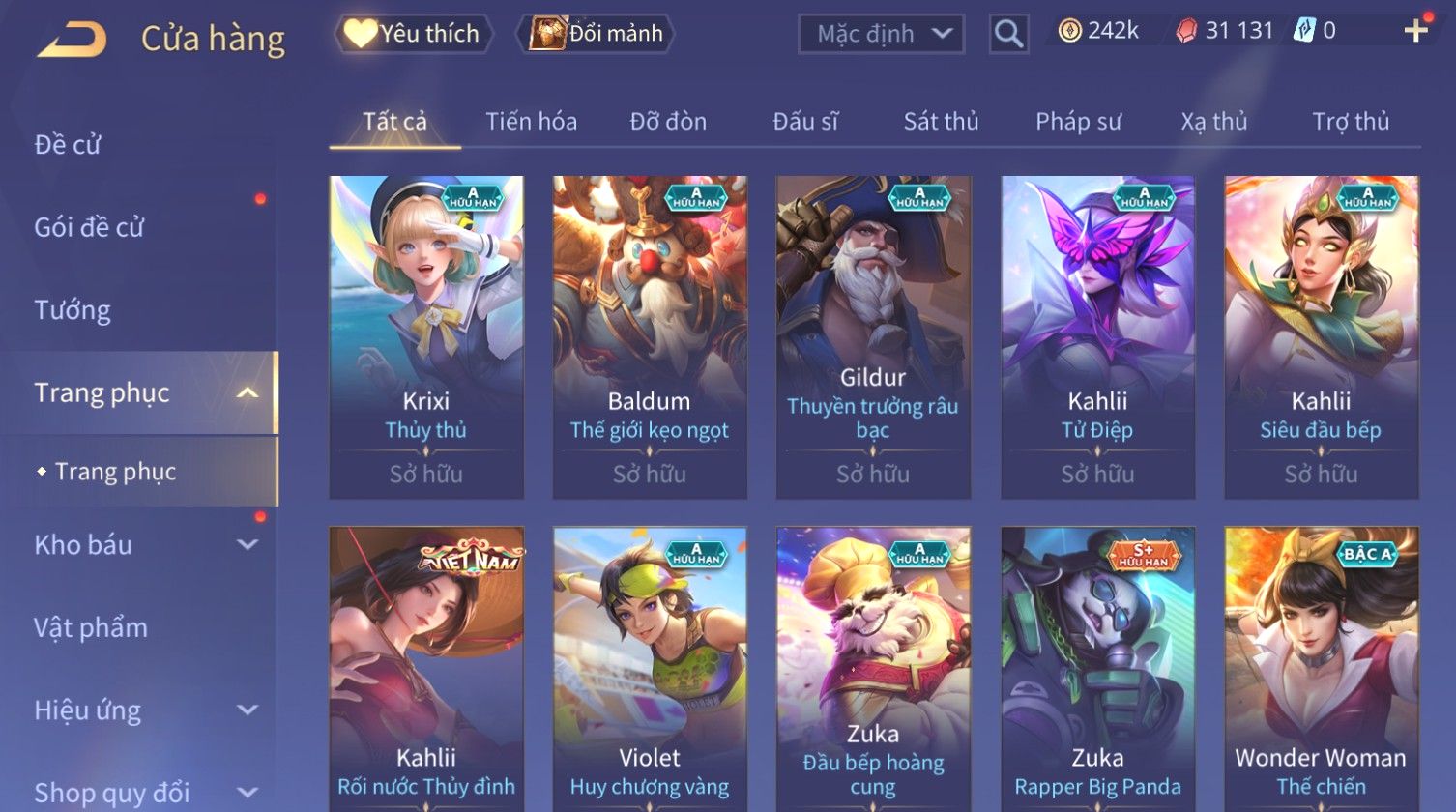
Task: Add currency with the plus button
Action: (1415, 31)
